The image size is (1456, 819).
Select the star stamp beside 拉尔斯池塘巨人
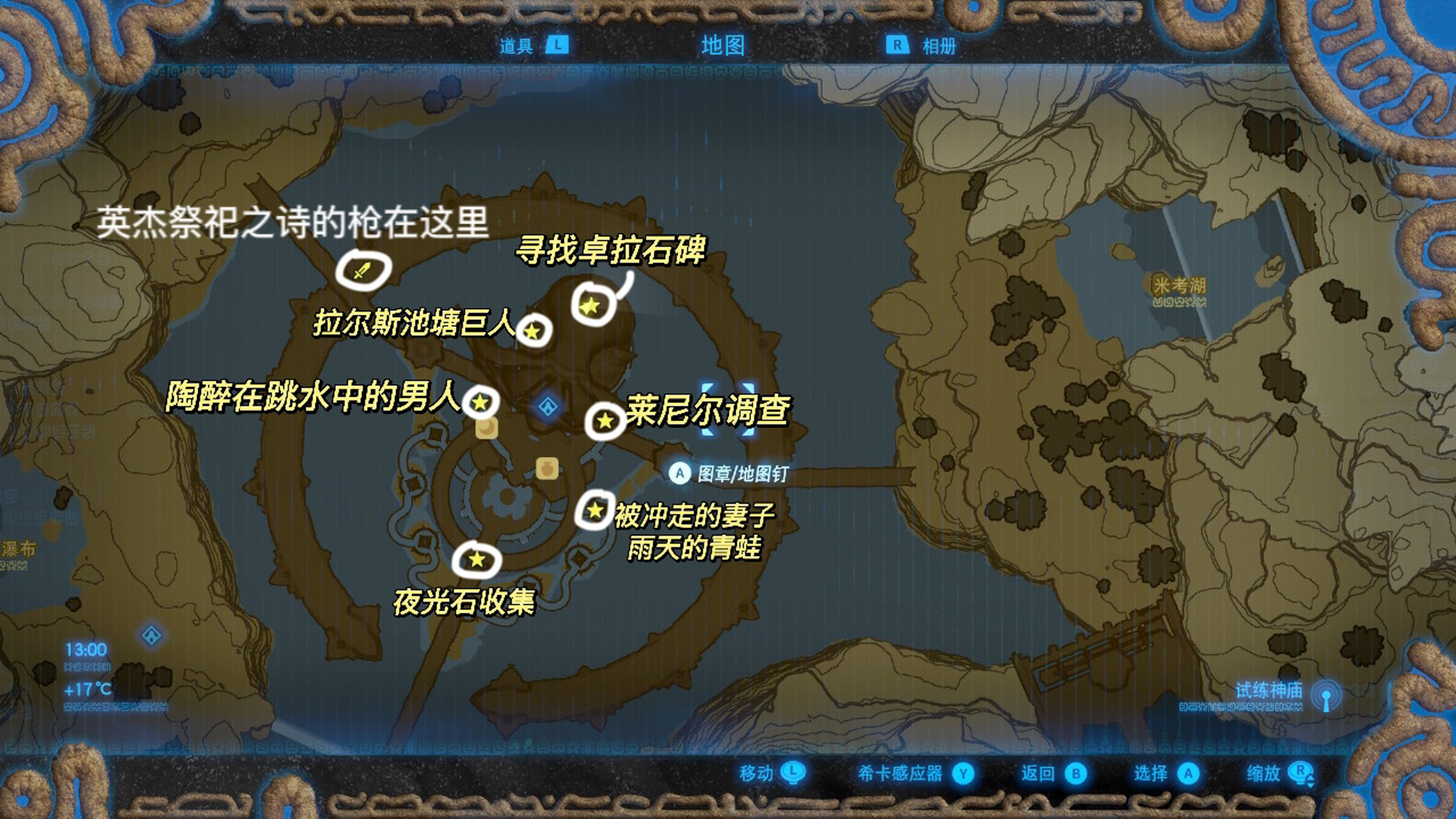tap(533, 331)
